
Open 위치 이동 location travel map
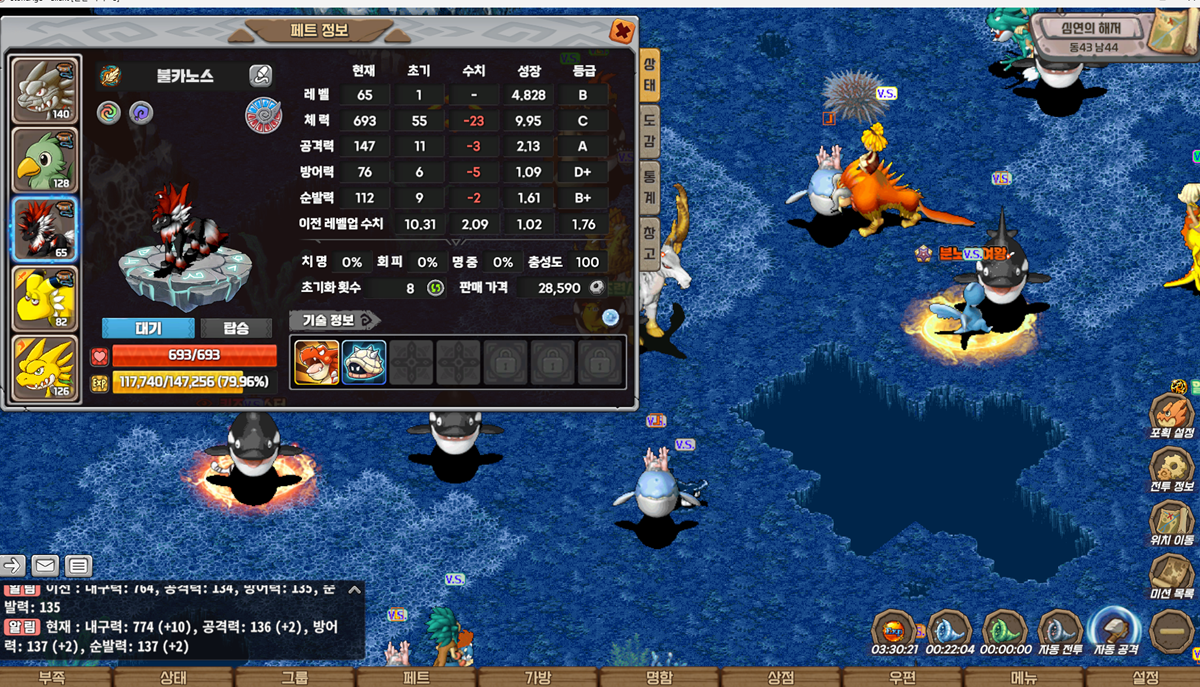tap(1171, 524)
